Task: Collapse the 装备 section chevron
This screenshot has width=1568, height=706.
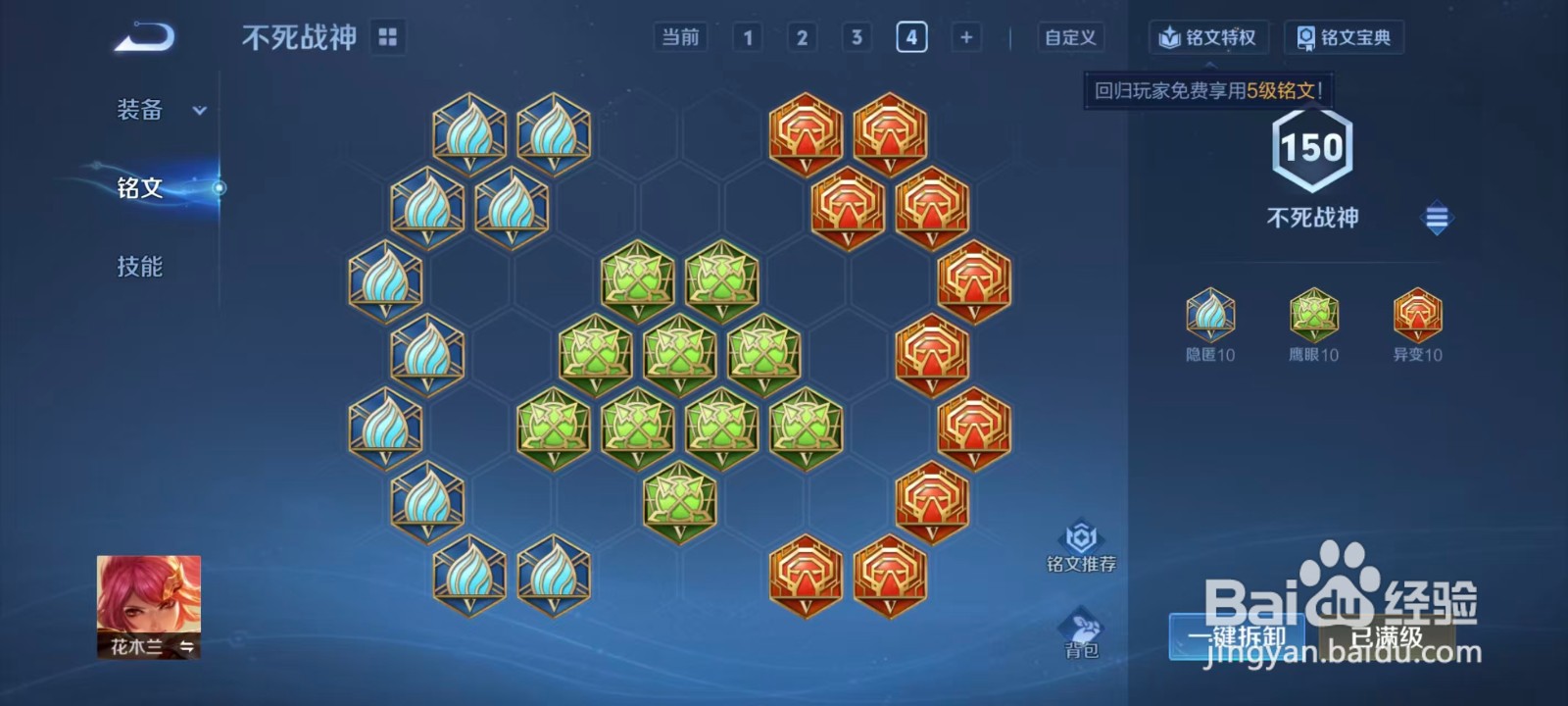Action: click(x=200, y=112)
